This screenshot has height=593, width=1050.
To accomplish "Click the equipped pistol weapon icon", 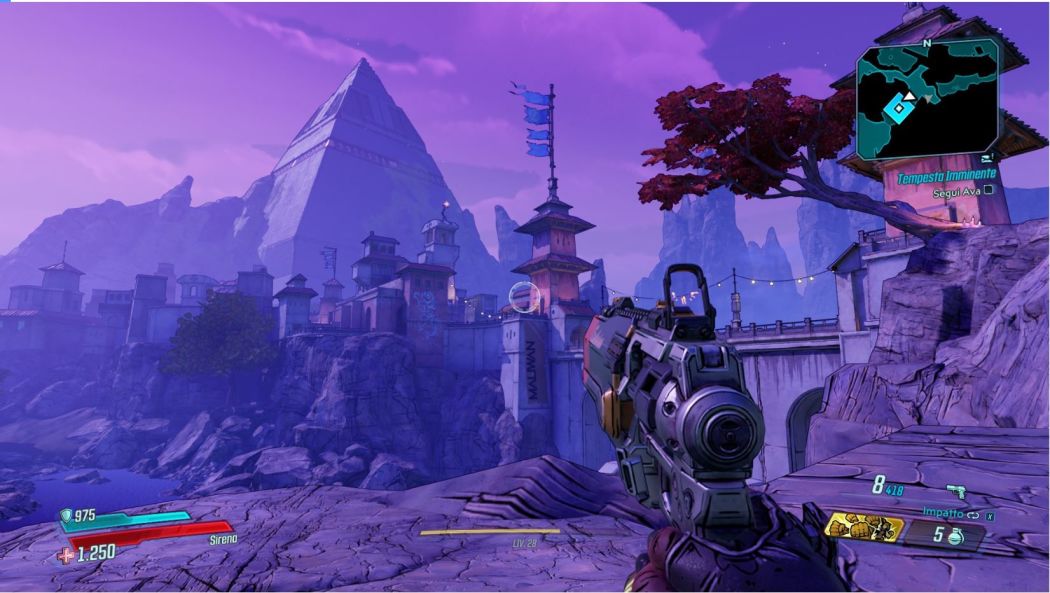I will (958, 492).
